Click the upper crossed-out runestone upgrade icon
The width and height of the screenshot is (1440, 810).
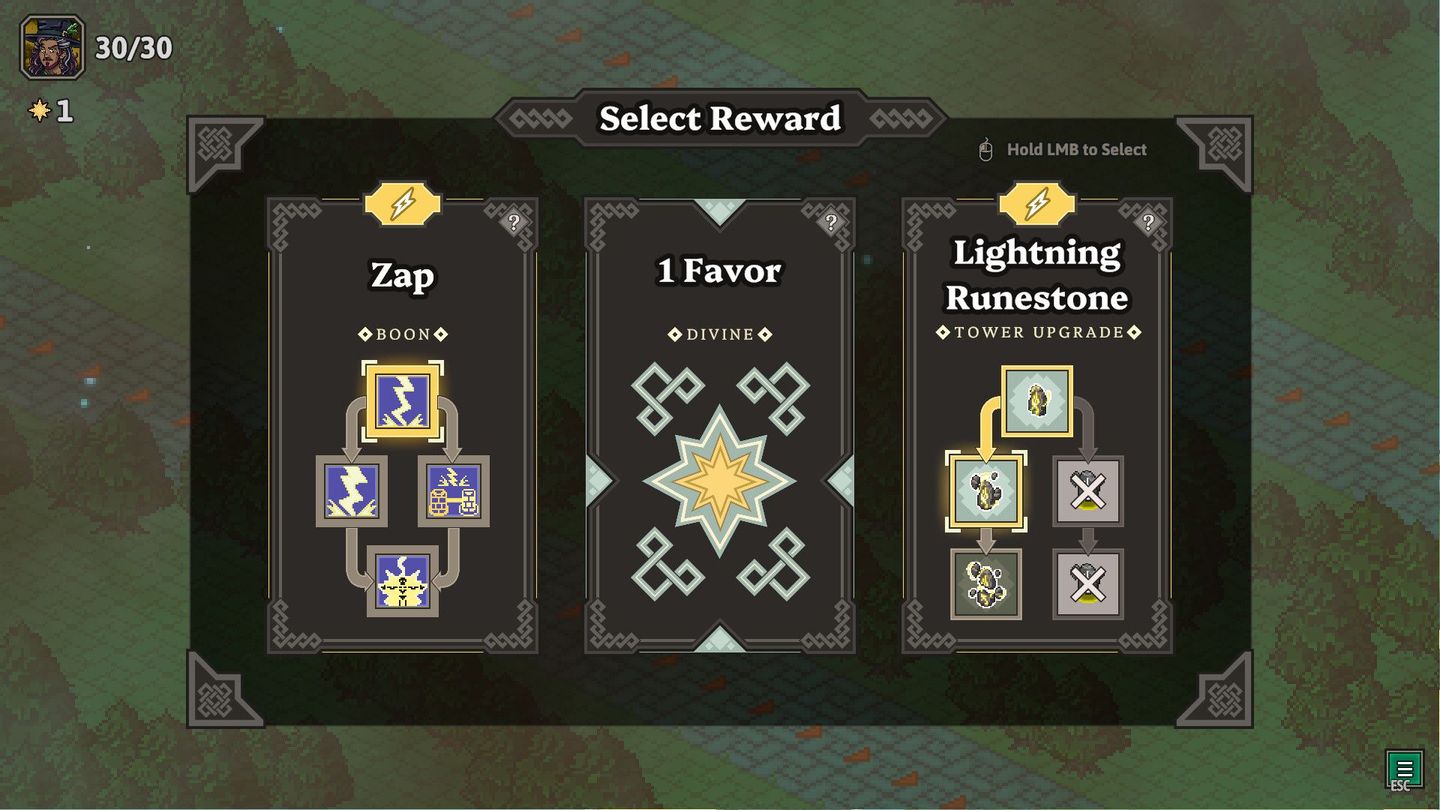click(x=1086, y=490)
